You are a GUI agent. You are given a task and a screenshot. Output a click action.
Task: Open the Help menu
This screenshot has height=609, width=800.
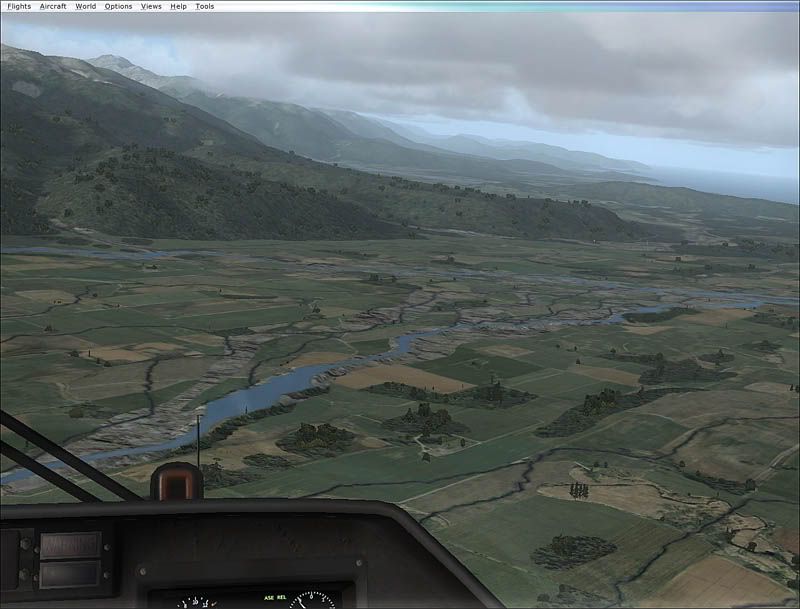pyautogui.click(x=178, y=6)
